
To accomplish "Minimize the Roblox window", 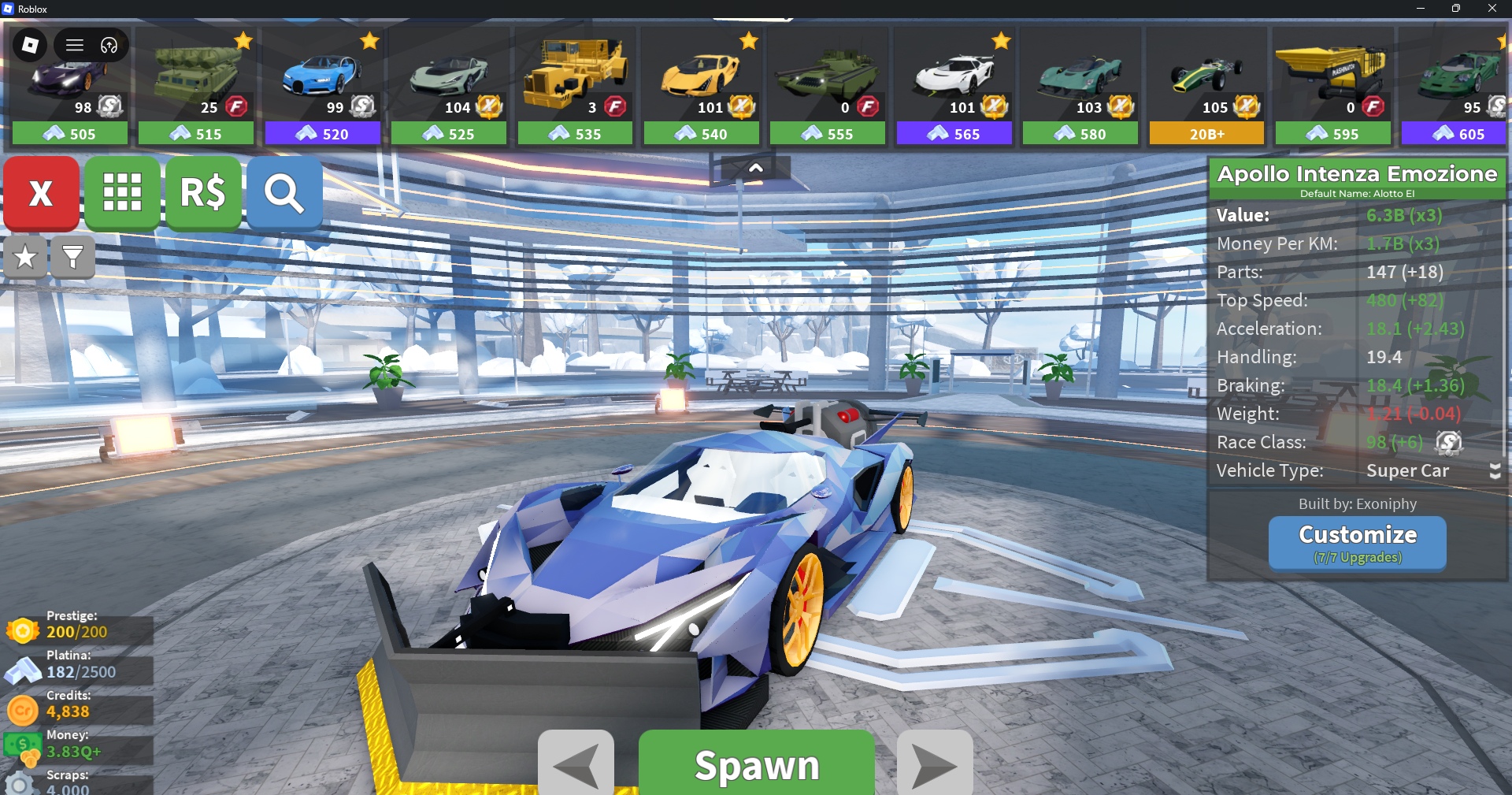I will [x=1420, y=9].
